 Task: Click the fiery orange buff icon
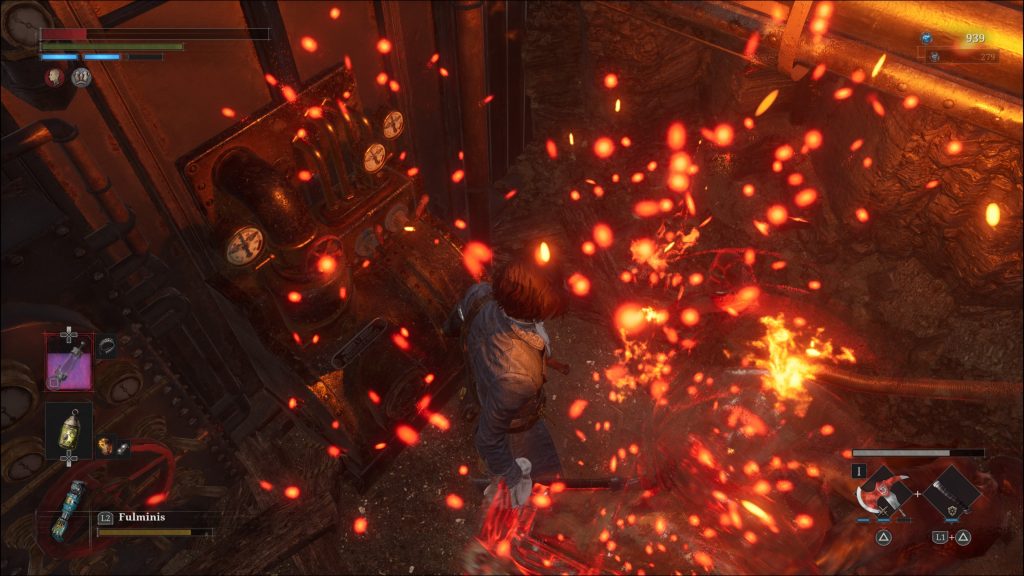pos(104,444)
